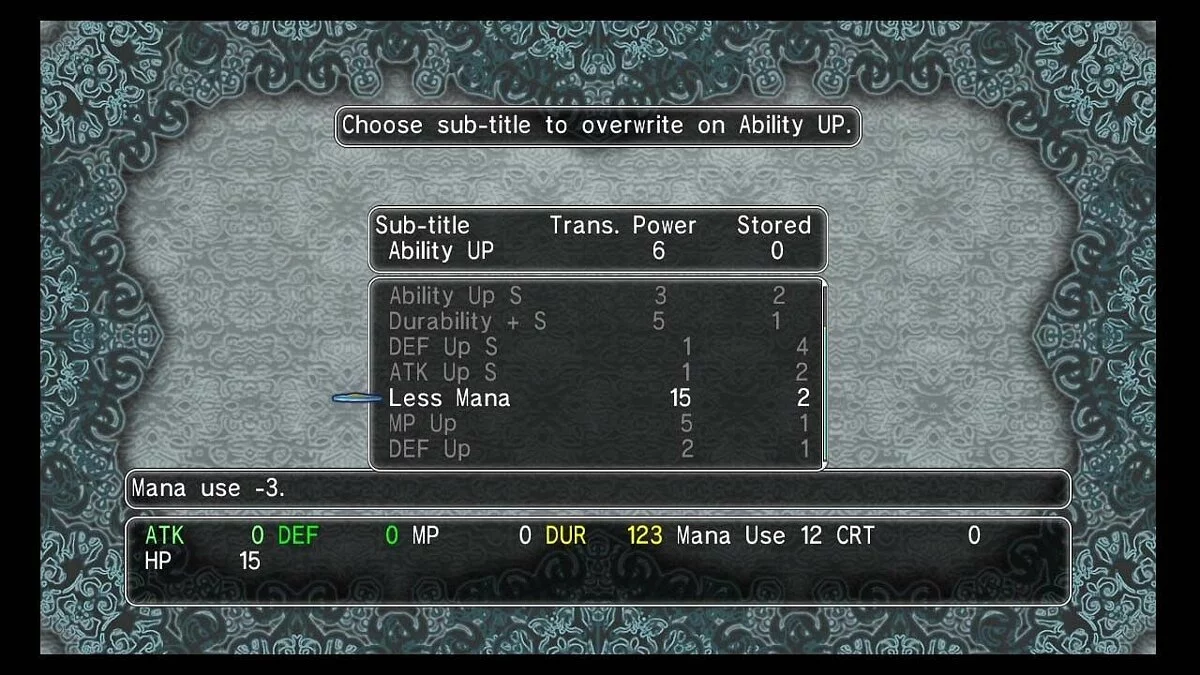
Task: Pick the Durability + S entry
Action: (467, 322)
